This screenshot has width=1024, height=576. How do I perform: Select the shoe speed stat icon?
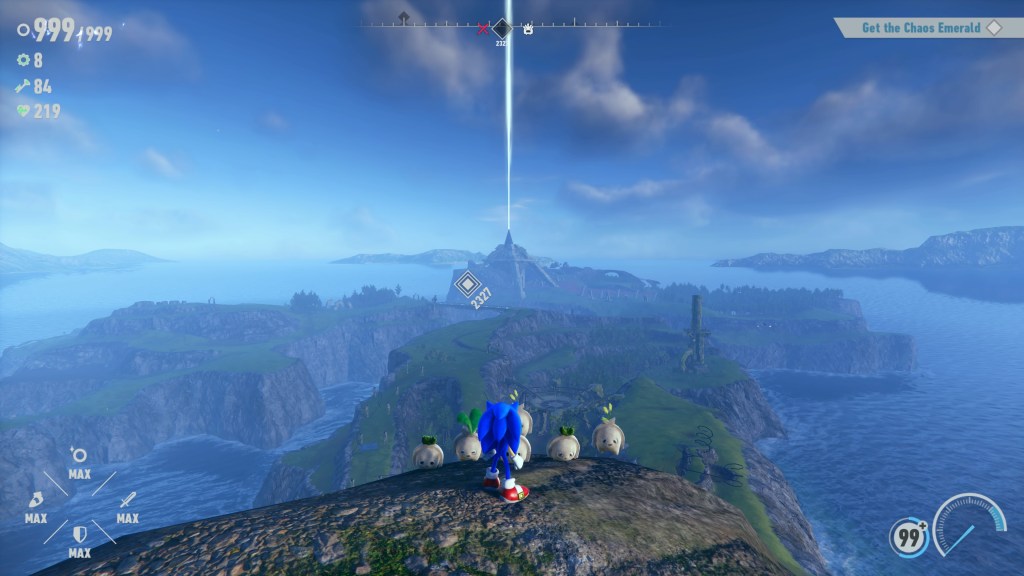[x=36, y=499]
